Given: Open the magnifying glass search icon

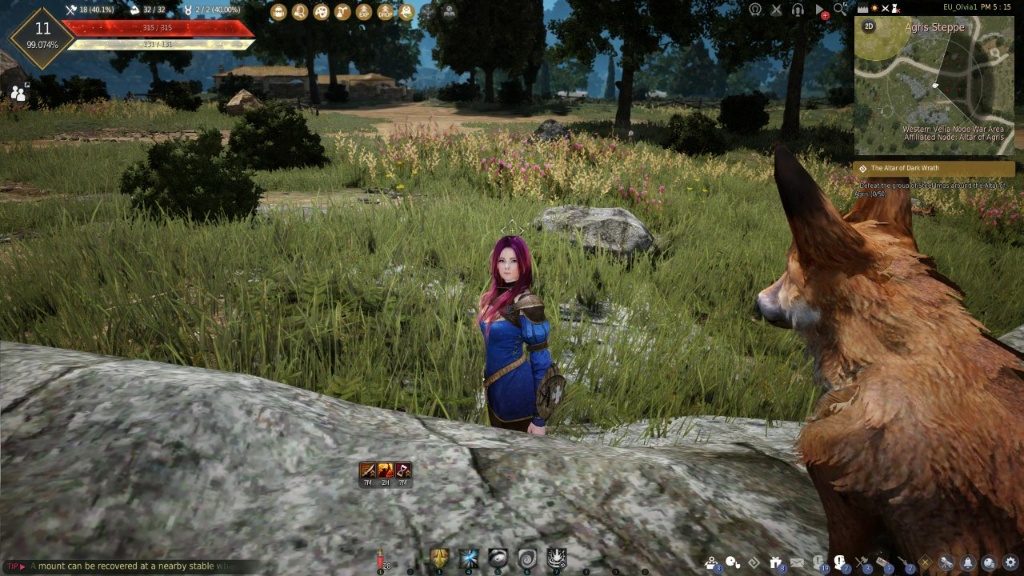Looking at the screenshot, I should [841, 9].
